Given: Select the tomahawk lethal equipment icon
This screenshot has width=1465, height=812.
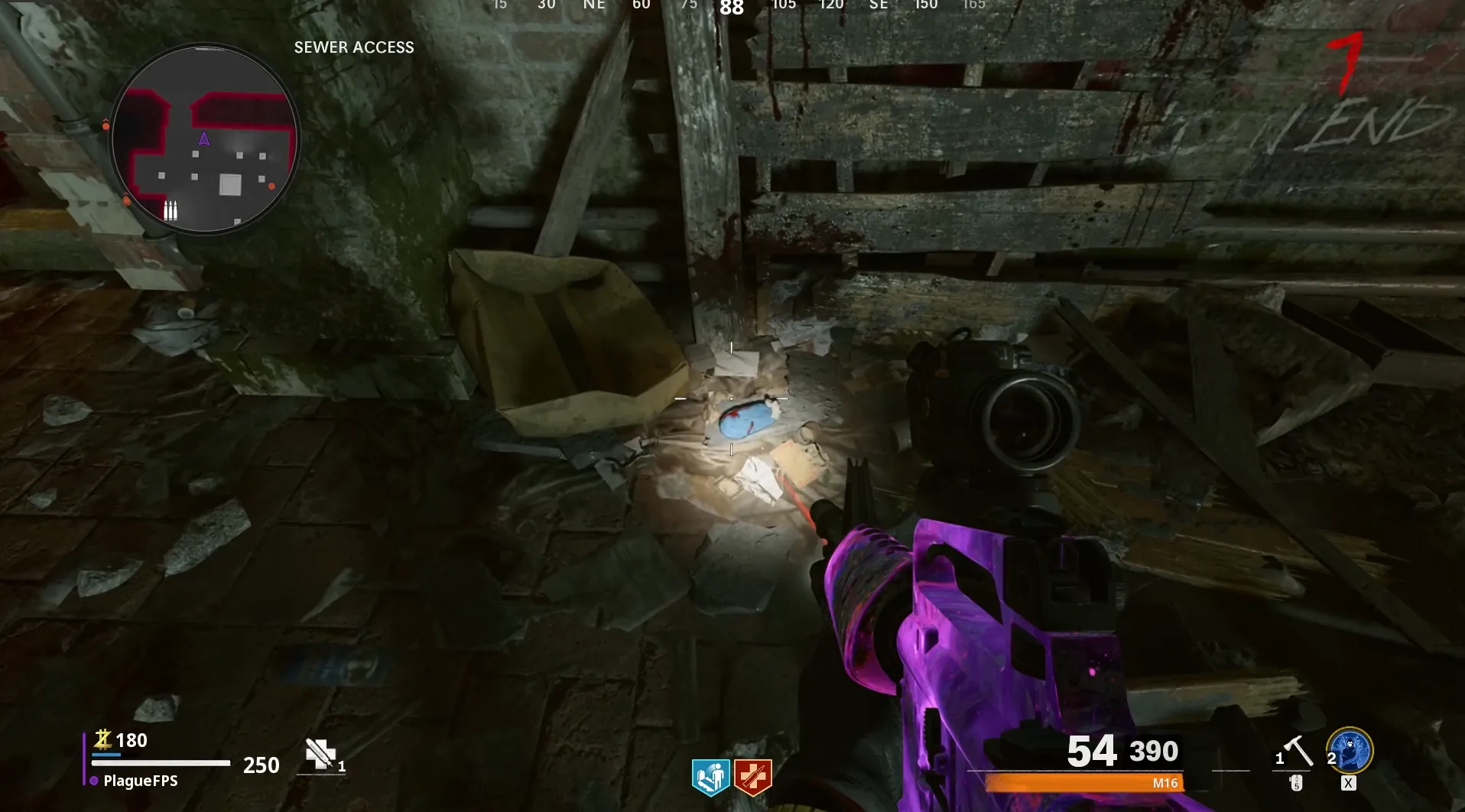Looking at the screenshot, I should tap(1298, 751).
